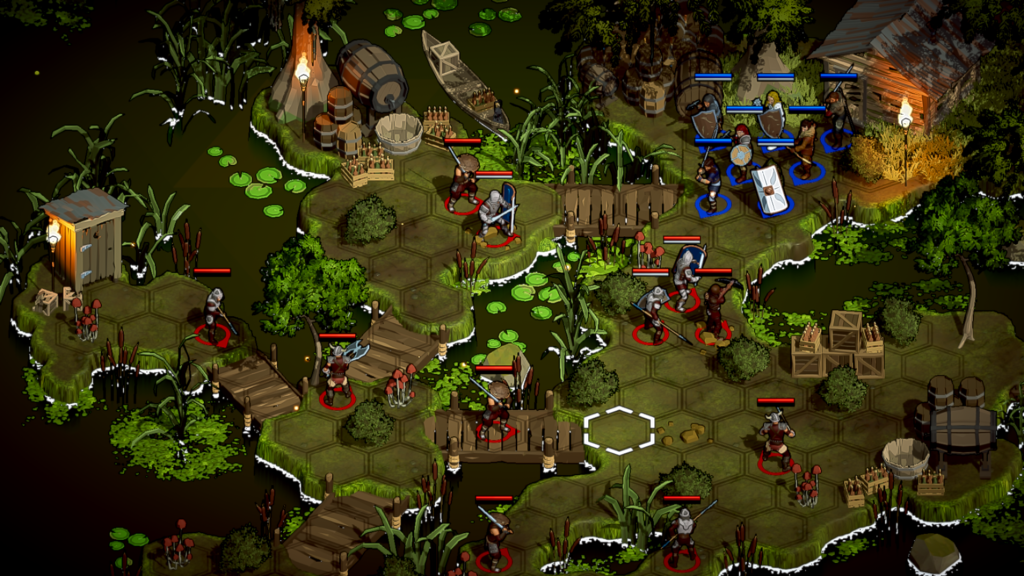Image resolution: width=1024 pixels, height=576 pixels.
Task: Target the enemy axeman with the winged helmet
Action: pos(338,371)
